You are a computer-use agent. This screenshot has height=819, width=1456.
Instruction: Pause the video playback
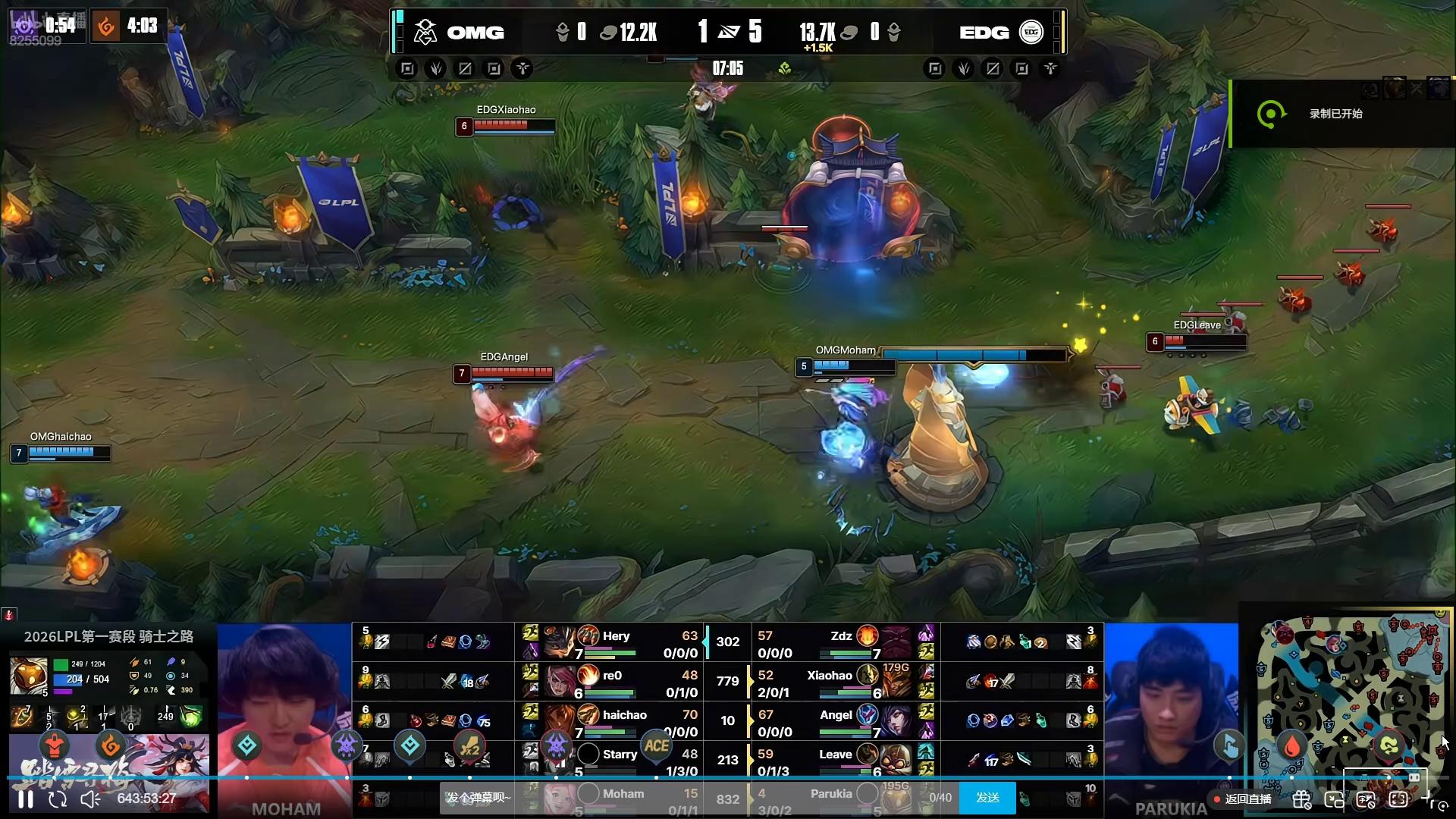click(x=25, y=799)
